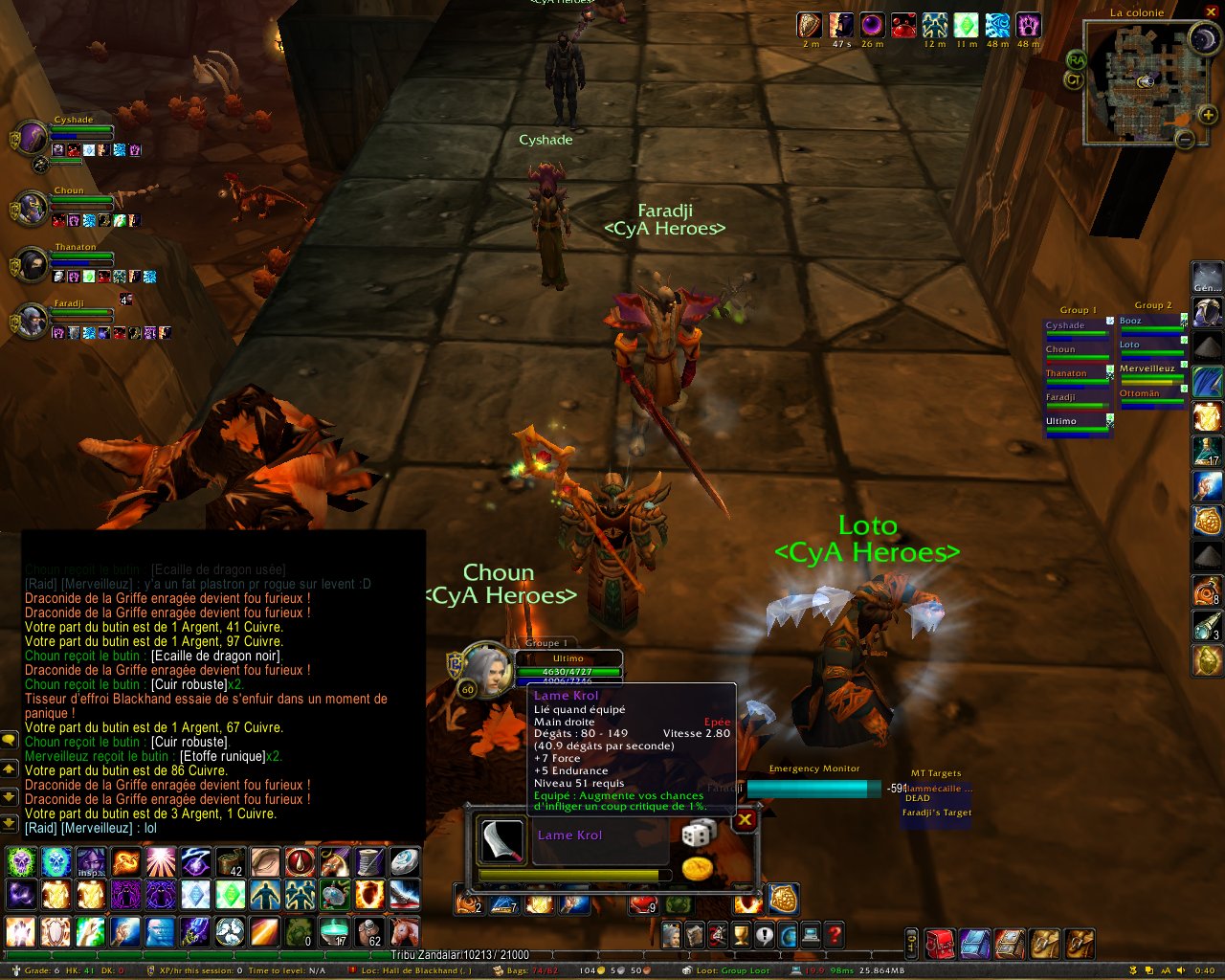Zoom in the minimap with the plus button
The height and width of the screenshot is (980, 1225).
pyautogui.click(x=1208, y=116)
